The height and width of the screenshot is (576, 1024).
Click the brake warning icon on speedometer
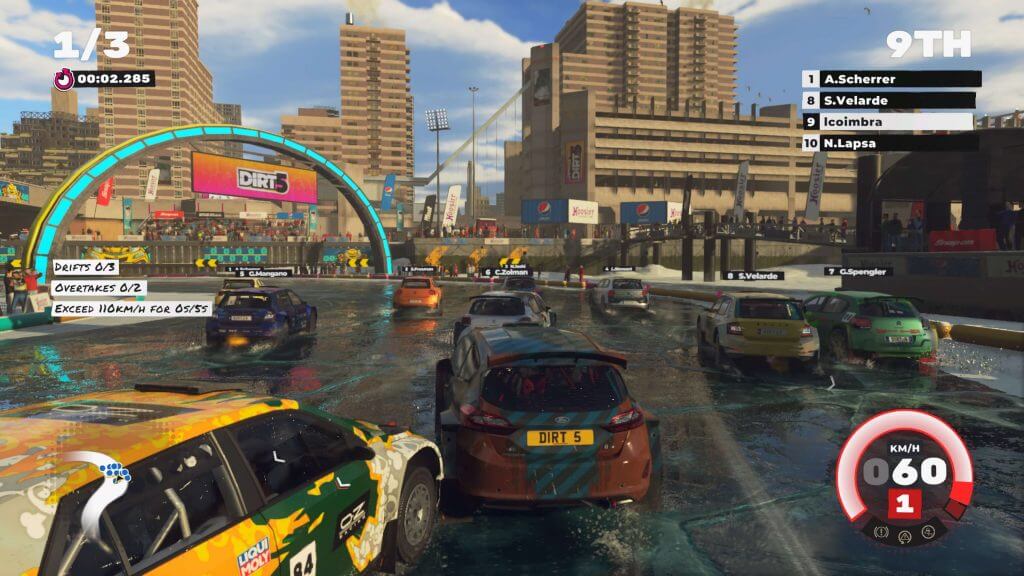(880, 532)
